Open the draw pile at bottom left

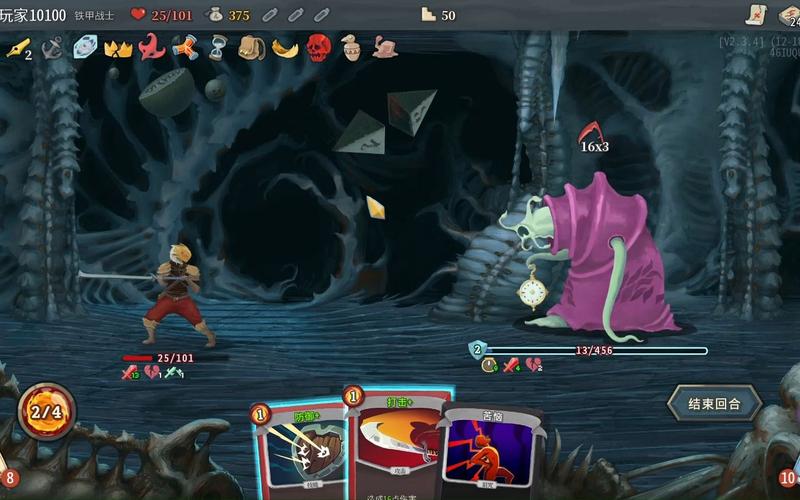pos(8,478)
